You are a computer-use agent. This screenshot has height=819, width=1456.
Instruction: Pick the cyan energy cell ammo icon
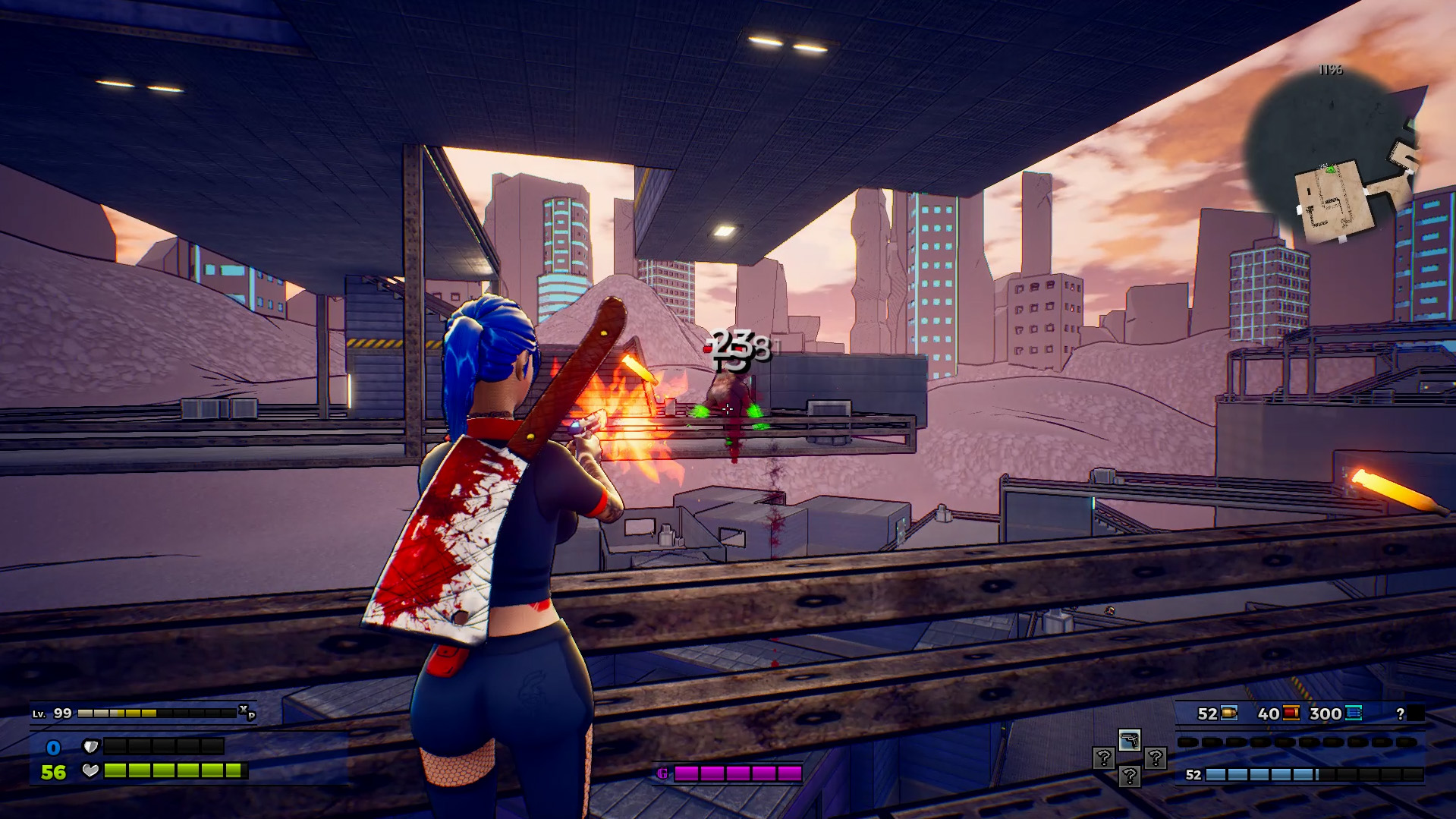(1354, 713)
